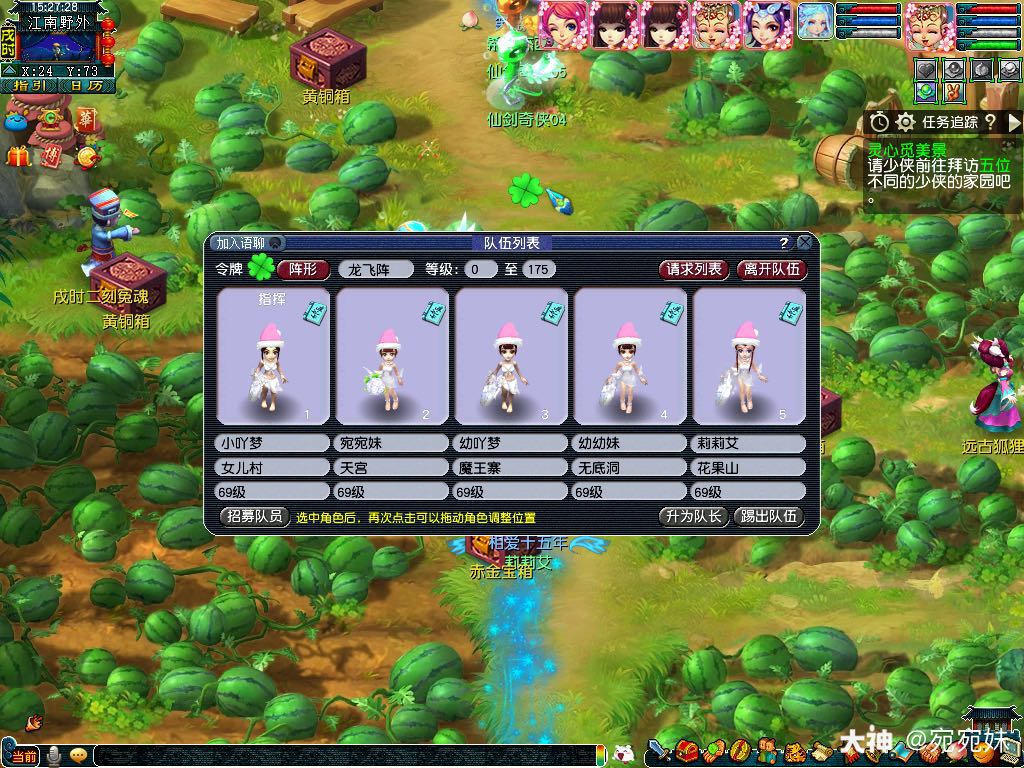Screen dimensions: 1024x768
Task: Click the sword icon in bottom toolbar
Action: click(x=659, y=750)
